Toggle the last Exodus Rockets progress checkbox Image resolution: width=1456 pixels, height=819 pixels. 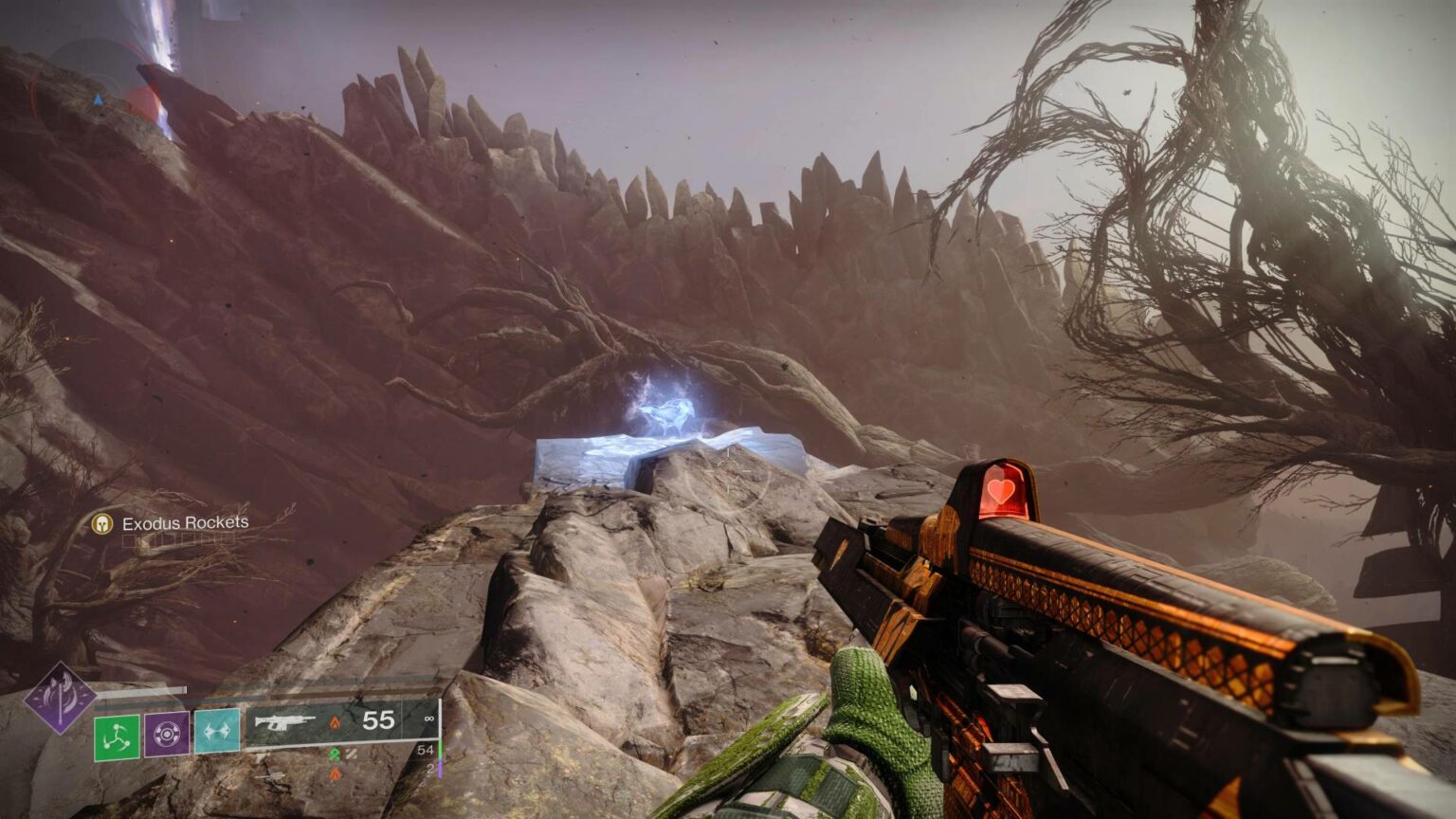tap(227, 538)
